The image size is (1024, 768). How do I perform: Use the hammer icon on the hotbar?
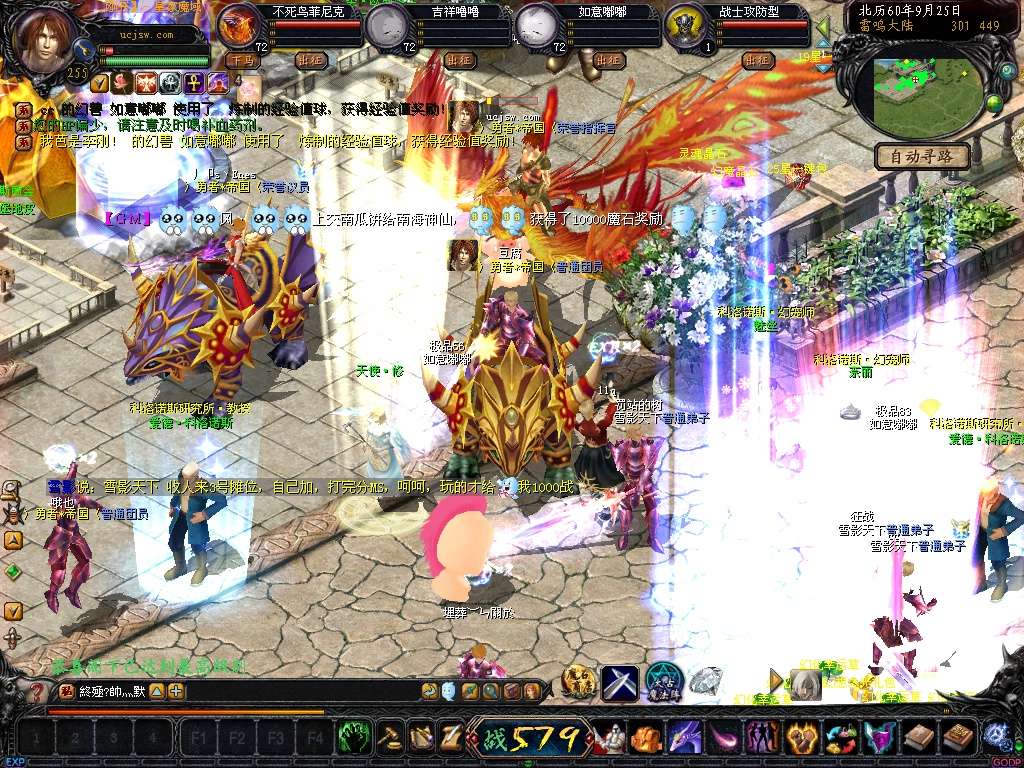point(390,737)
